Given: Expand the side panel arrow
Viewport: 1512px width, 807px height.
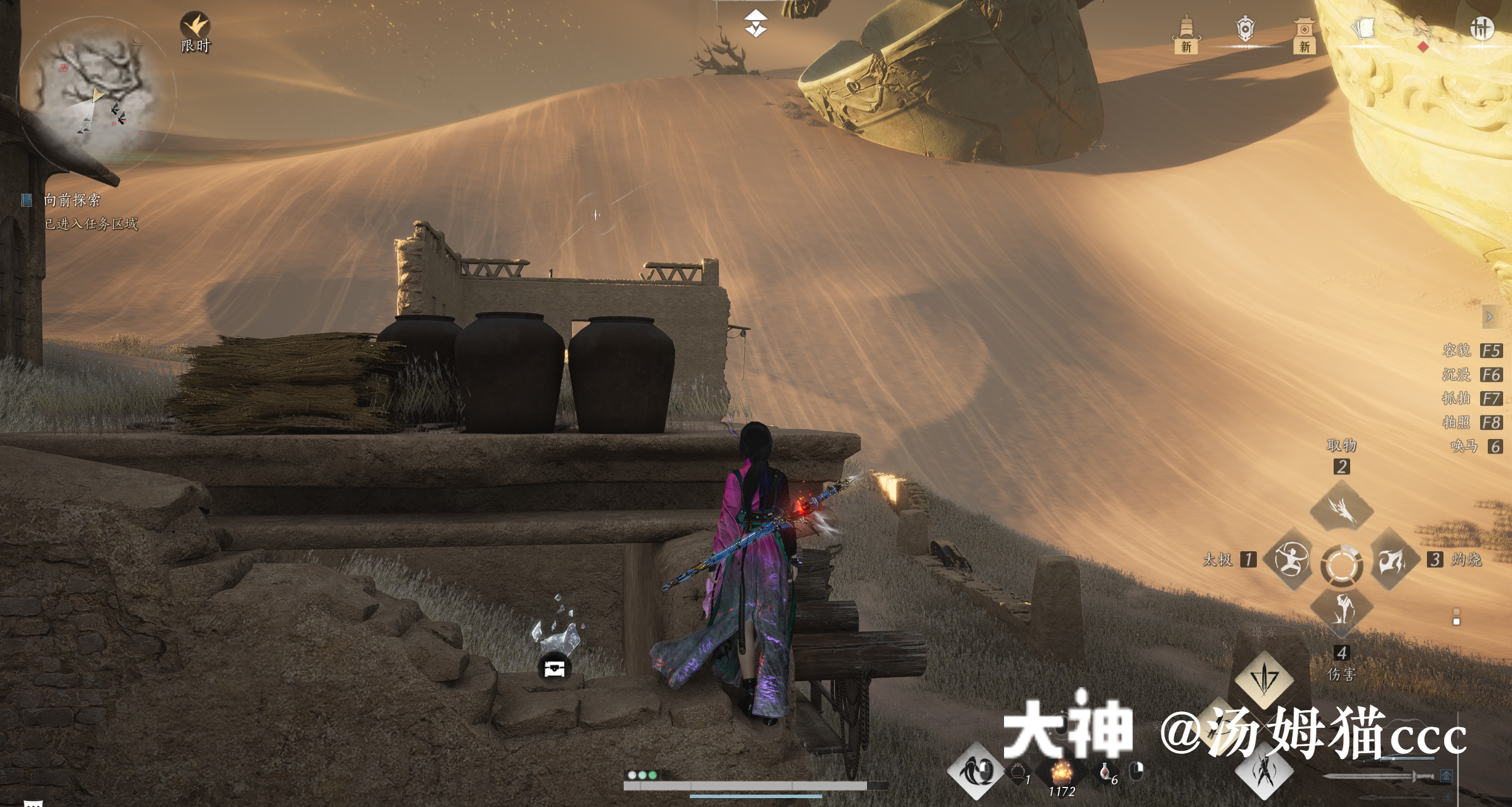Looking at the screenshot, I should (1489, 317).
